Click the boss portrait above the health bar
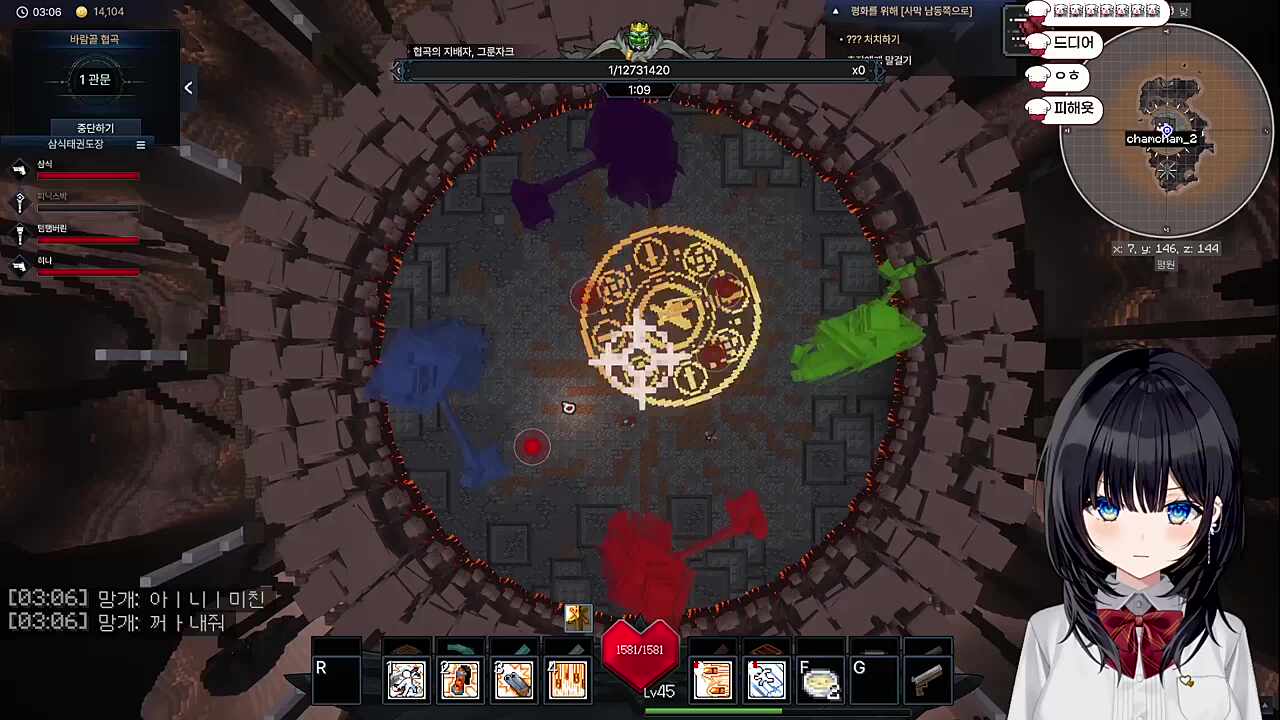The height and width of the screenshot is (720, 1280). (x=638, y=40)
